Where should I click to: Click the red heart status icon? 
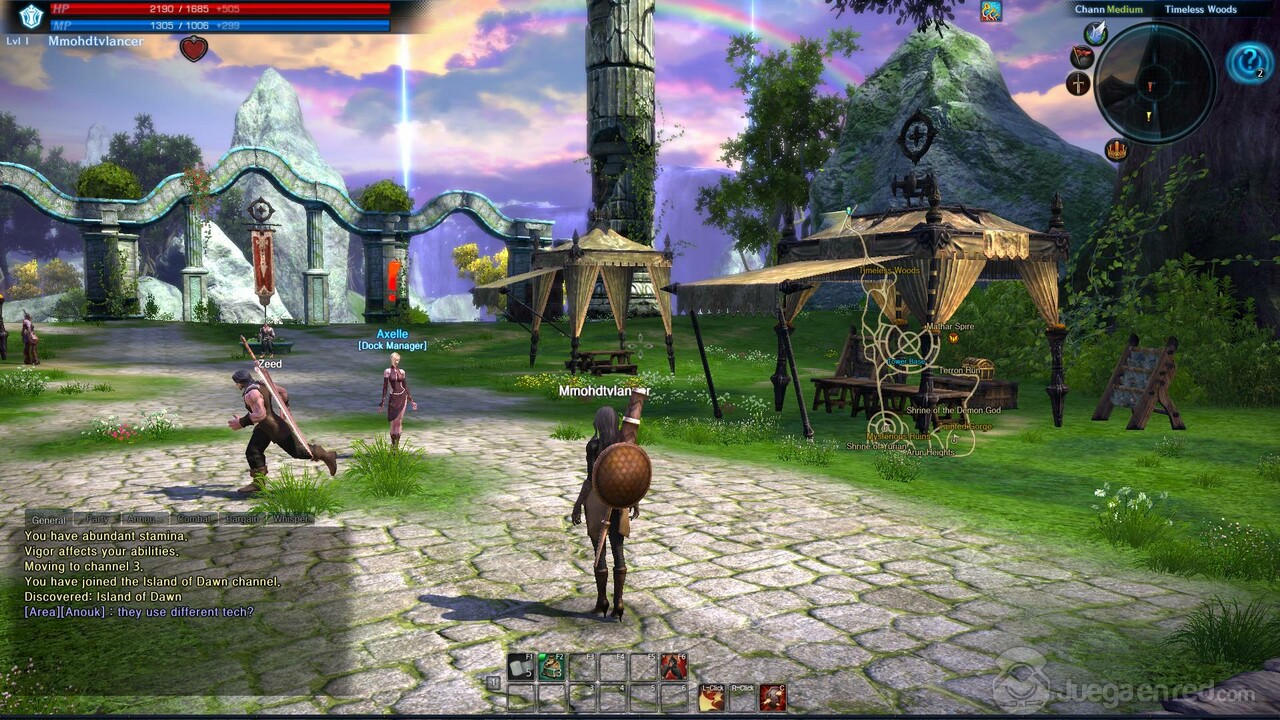click(x=193, y=48)
